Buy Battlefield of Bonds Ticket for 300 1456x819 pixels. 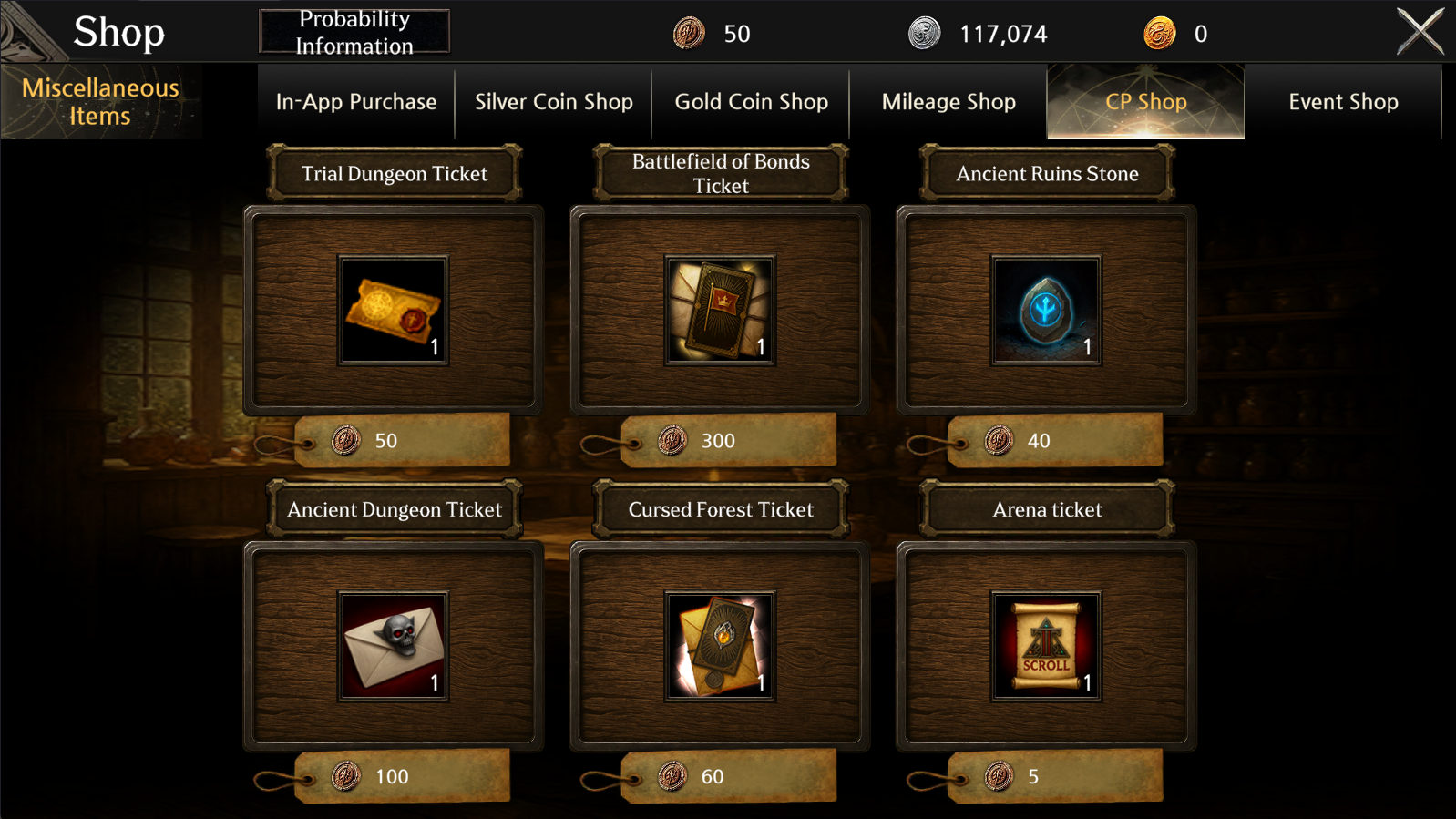(727, 441)
